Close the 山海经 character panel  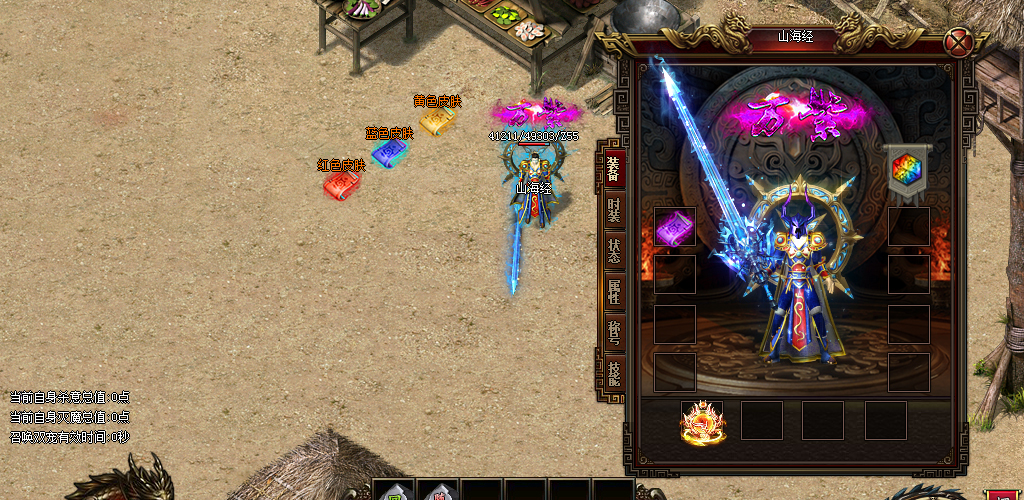click(959, 43)
